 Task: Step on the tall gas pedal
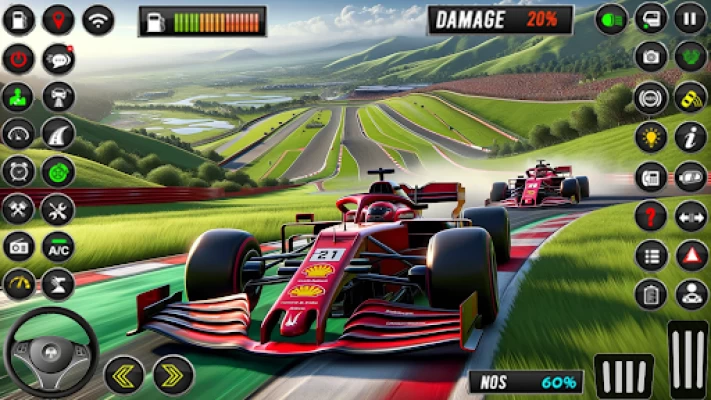(x=688, y=359)
